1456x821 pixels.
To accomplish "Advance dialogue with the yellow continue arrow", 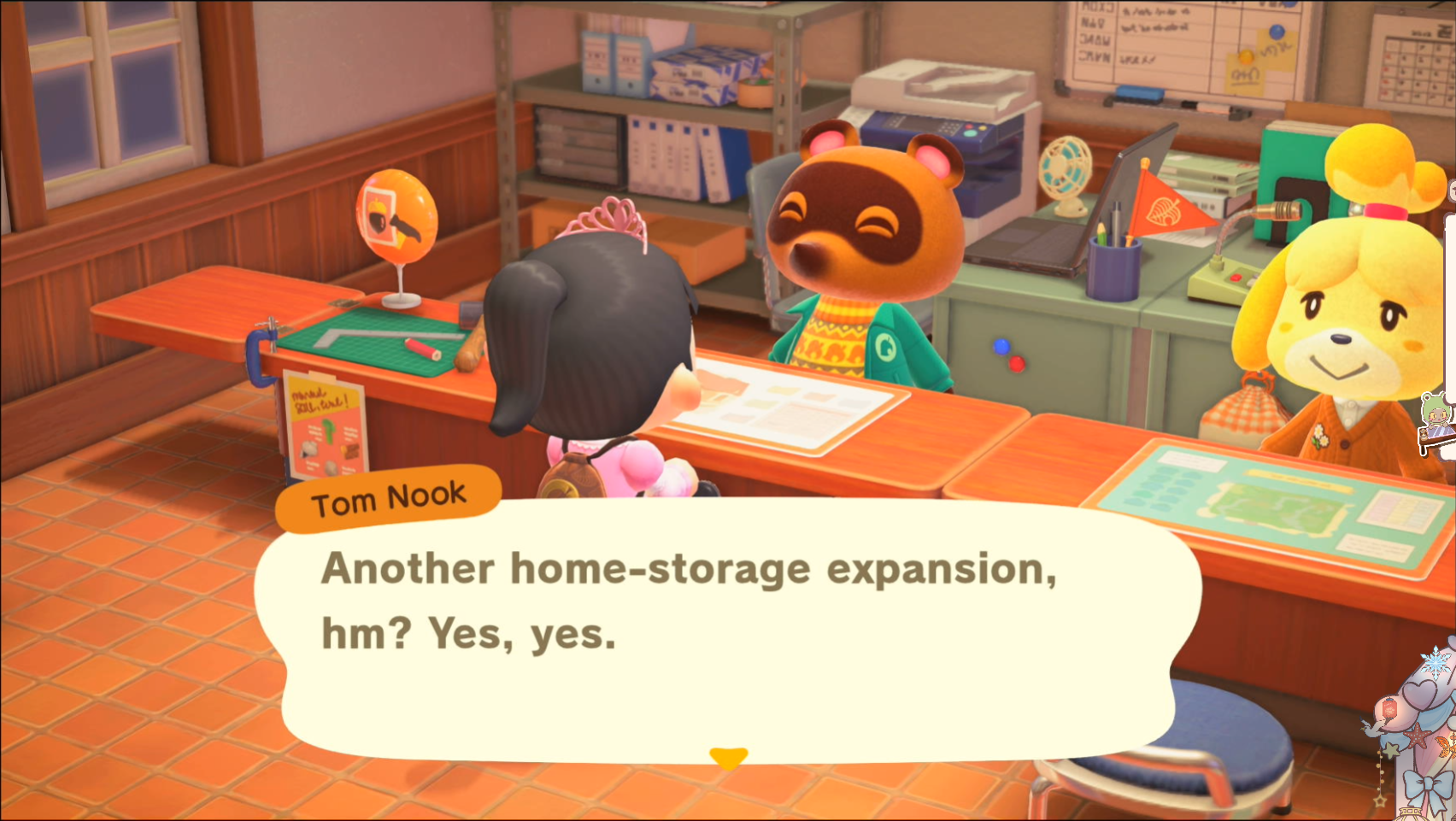I will click(x=728, y=757).
